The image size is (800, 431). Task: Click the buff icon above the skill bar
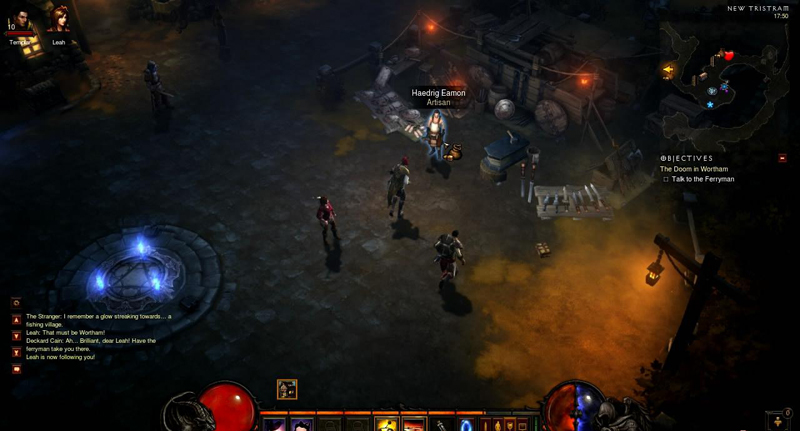click(287, 390)
